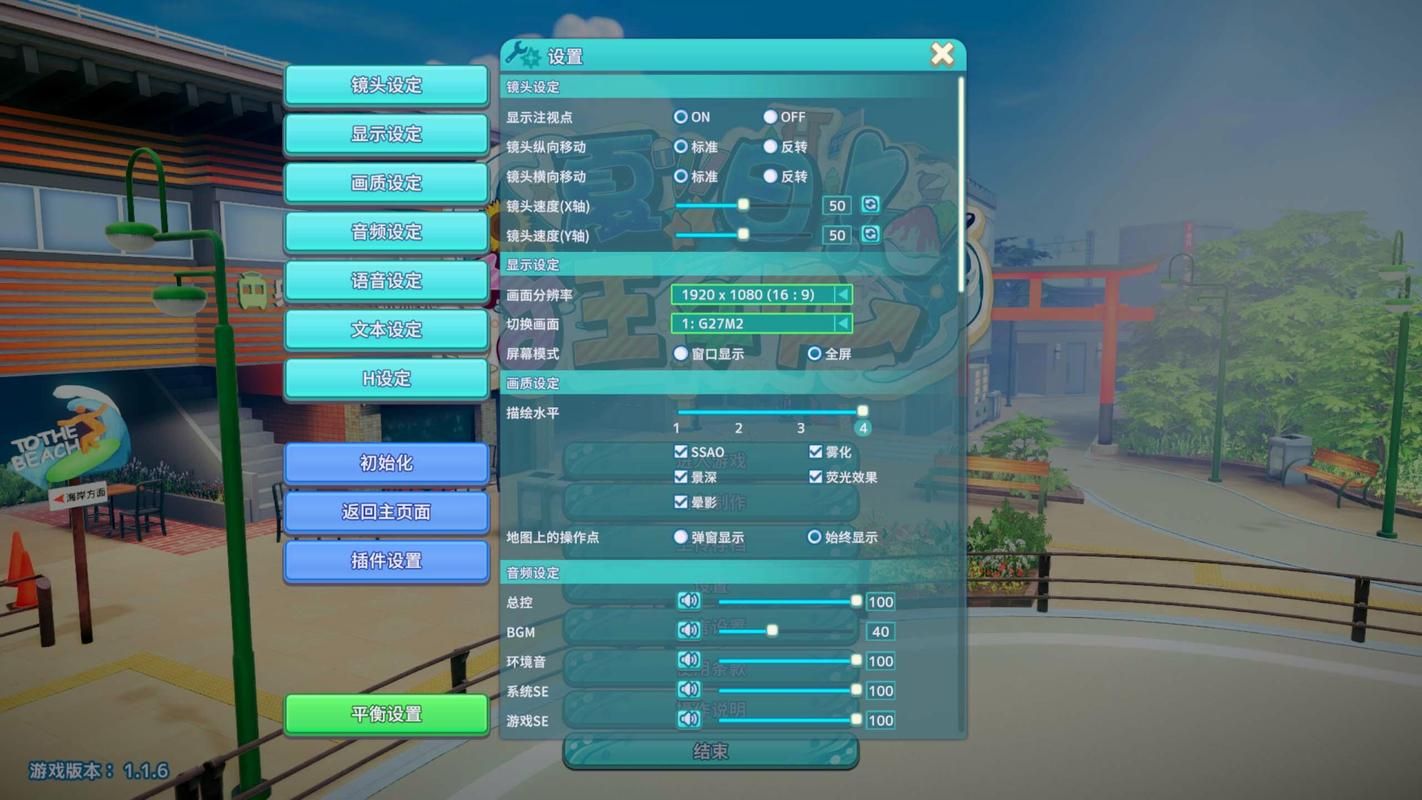Select the 全屏 fullscreen radio button
The height and width of the screenshot is (800, 1422).
coord(814,353)
